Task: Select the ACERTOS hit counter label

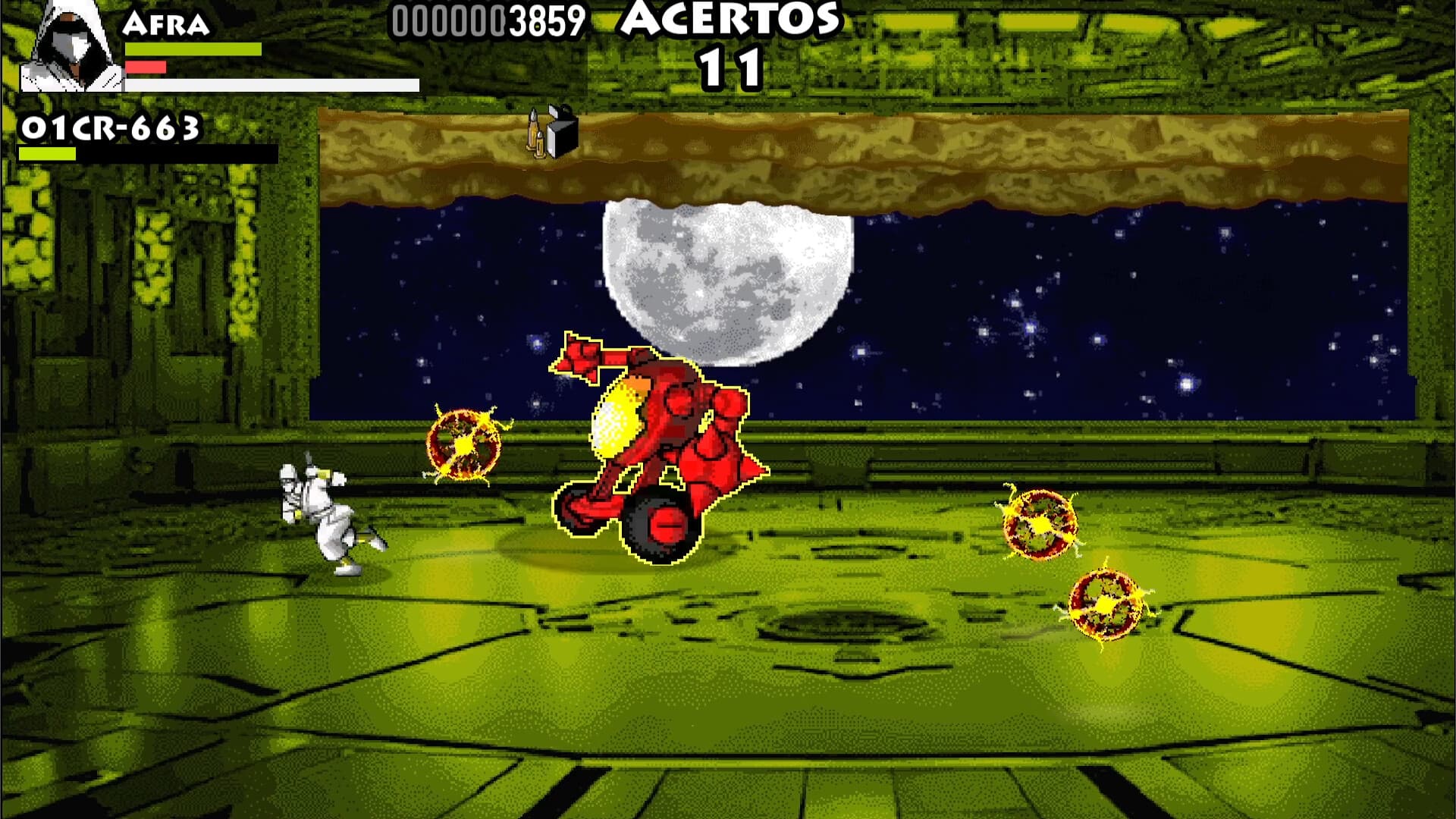Action: (730, 21)
